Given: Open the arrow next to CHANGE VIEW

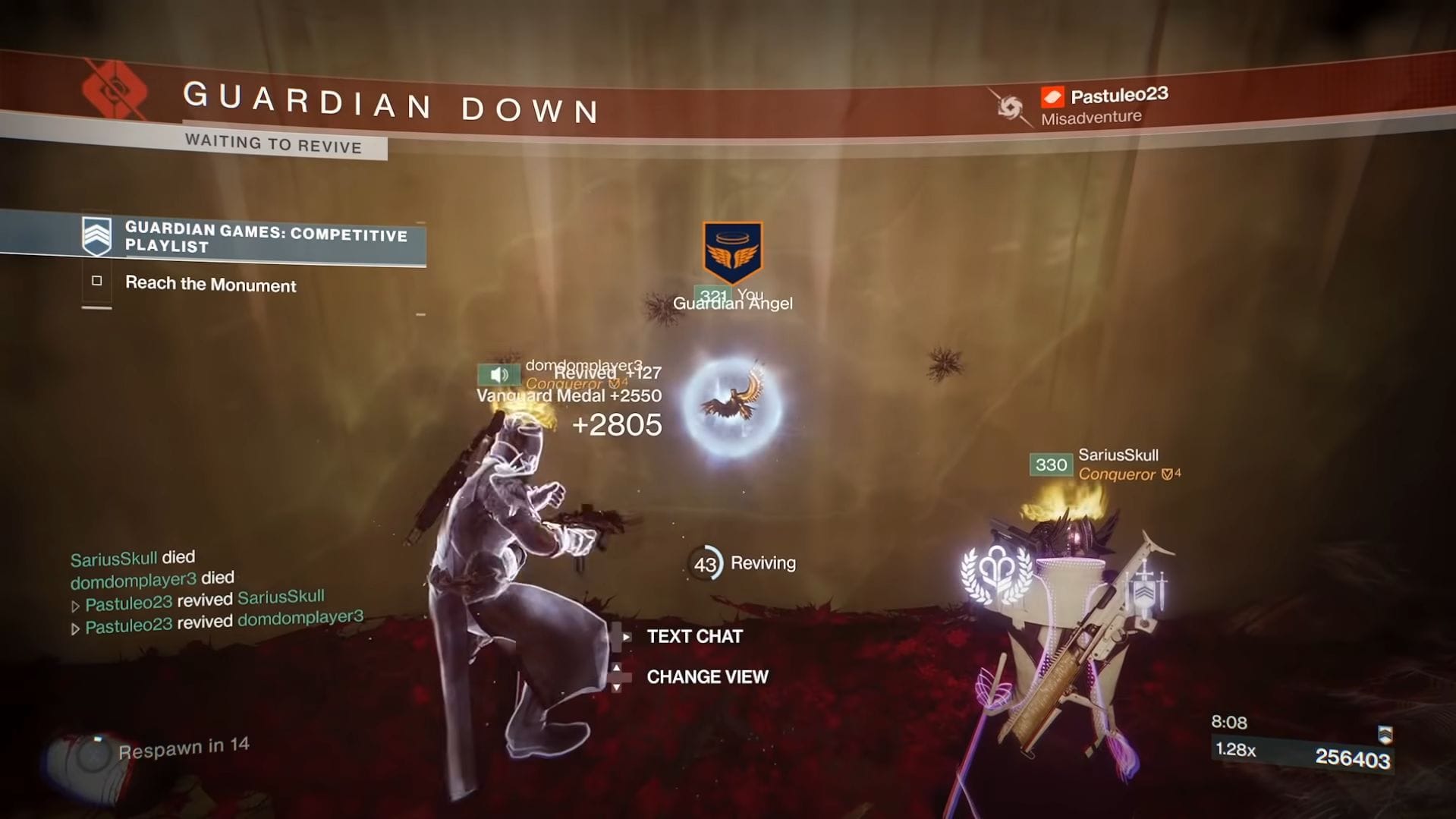Looking at the screenshot, I should [619, 676].
